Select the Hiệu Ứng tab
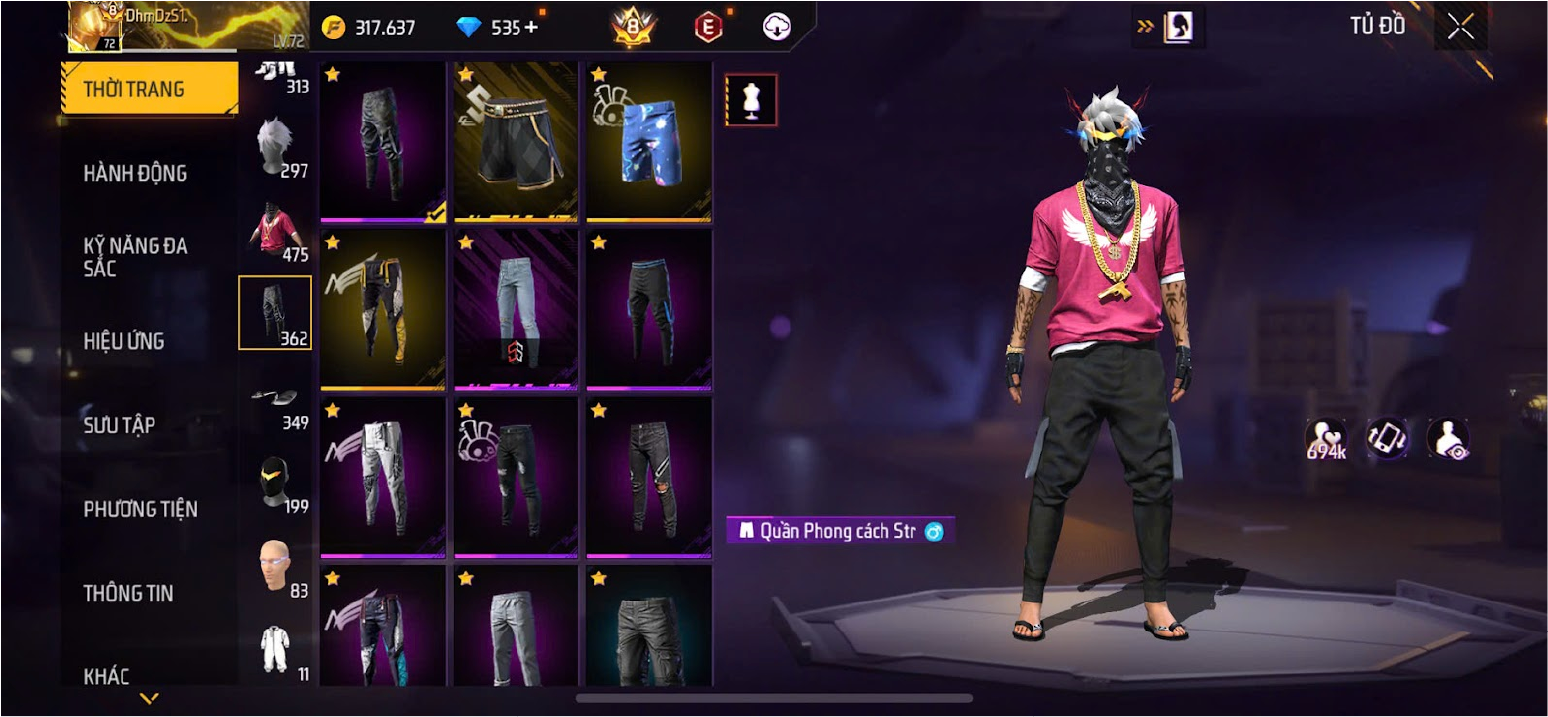Image resolution: width=1548 pixels, height=717 pixels. (x=124, y=341)
